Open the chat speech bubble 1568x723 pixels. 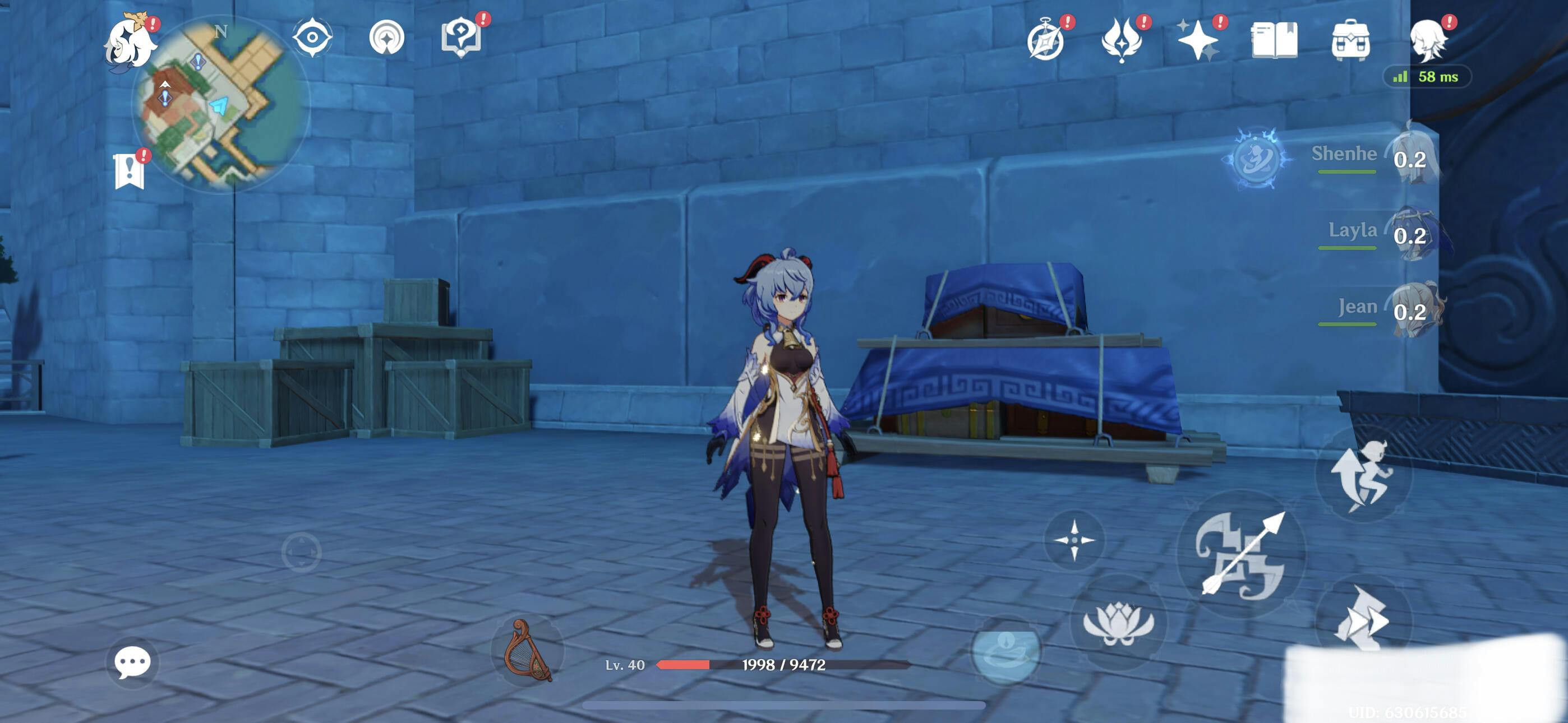[x=132, y=662]
